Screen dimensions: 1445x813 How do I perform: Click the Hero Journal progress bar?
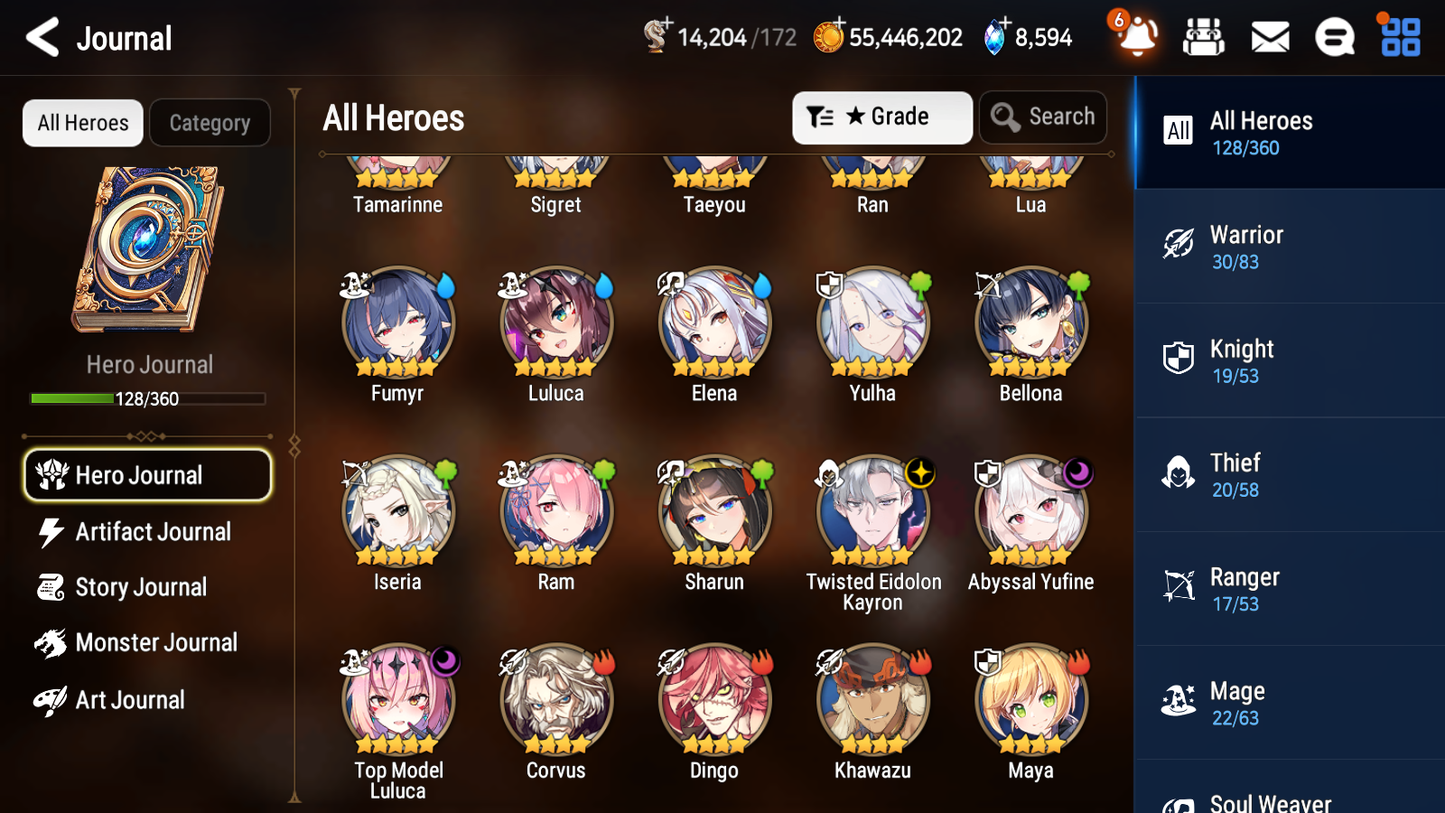[x=150, y=398]
